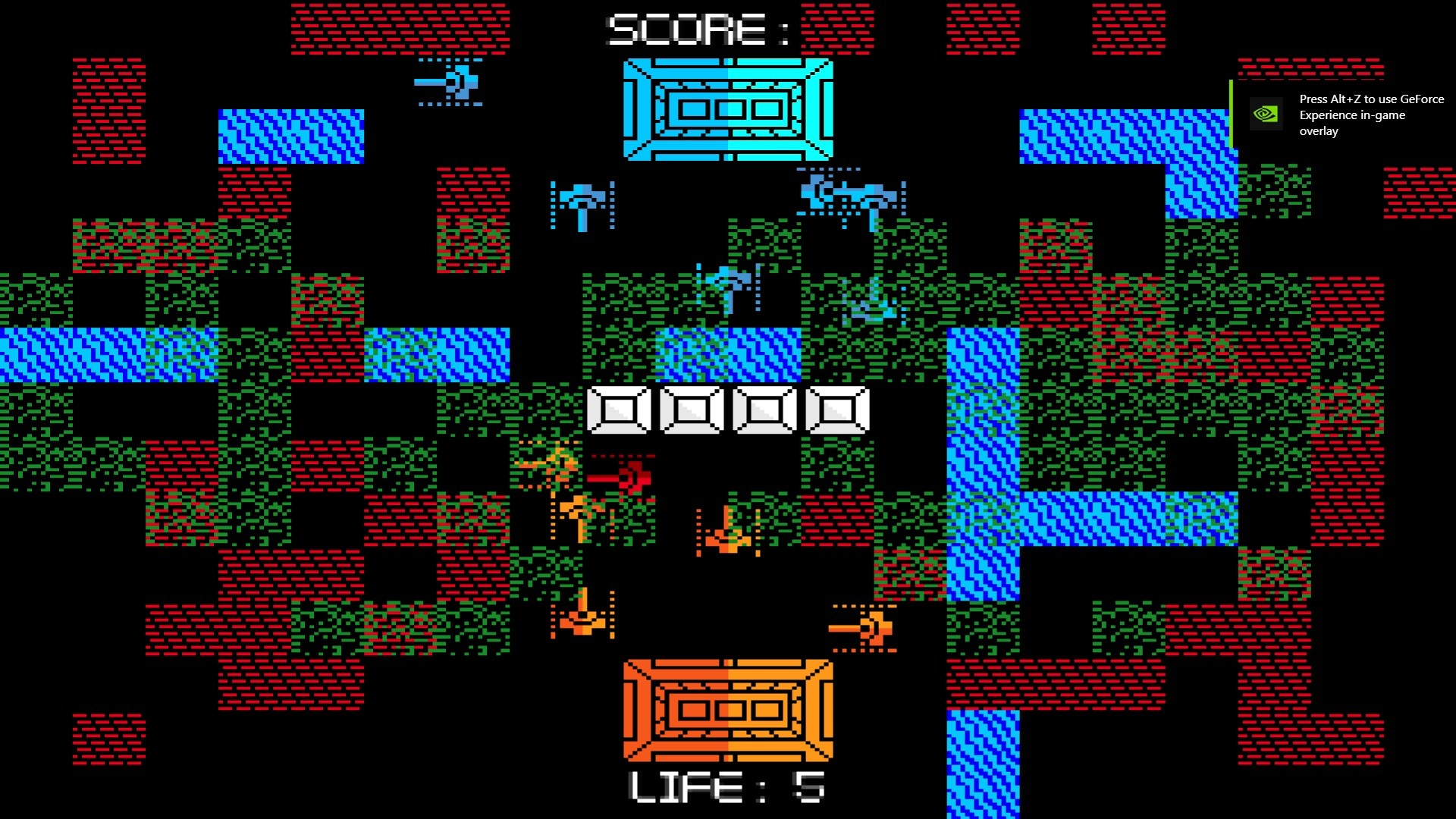1456x819 pixels.
Task: Click the light blue tank pair near the top
Action: point(849,193)
